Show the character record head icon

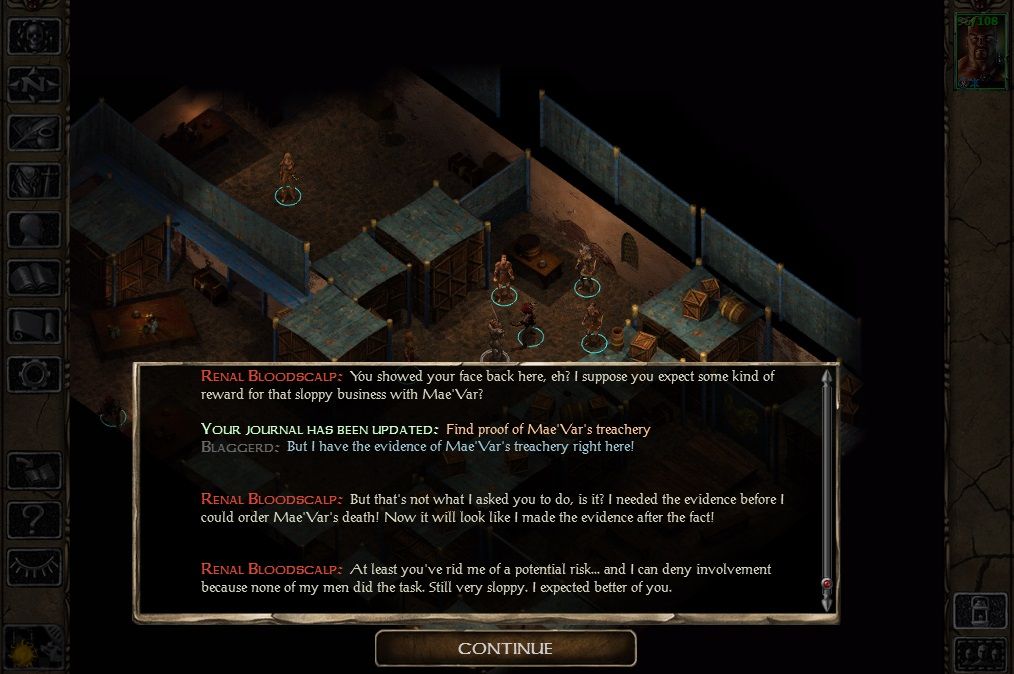click(34, 229)
